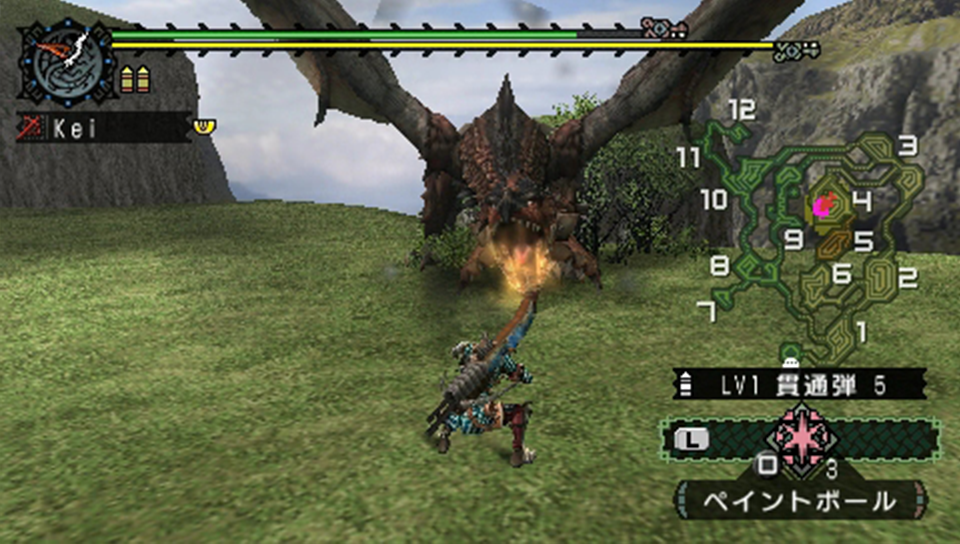Click the Kei player name tag
Image resolution: width=960 pixels, height=544 pixels.
104,128
